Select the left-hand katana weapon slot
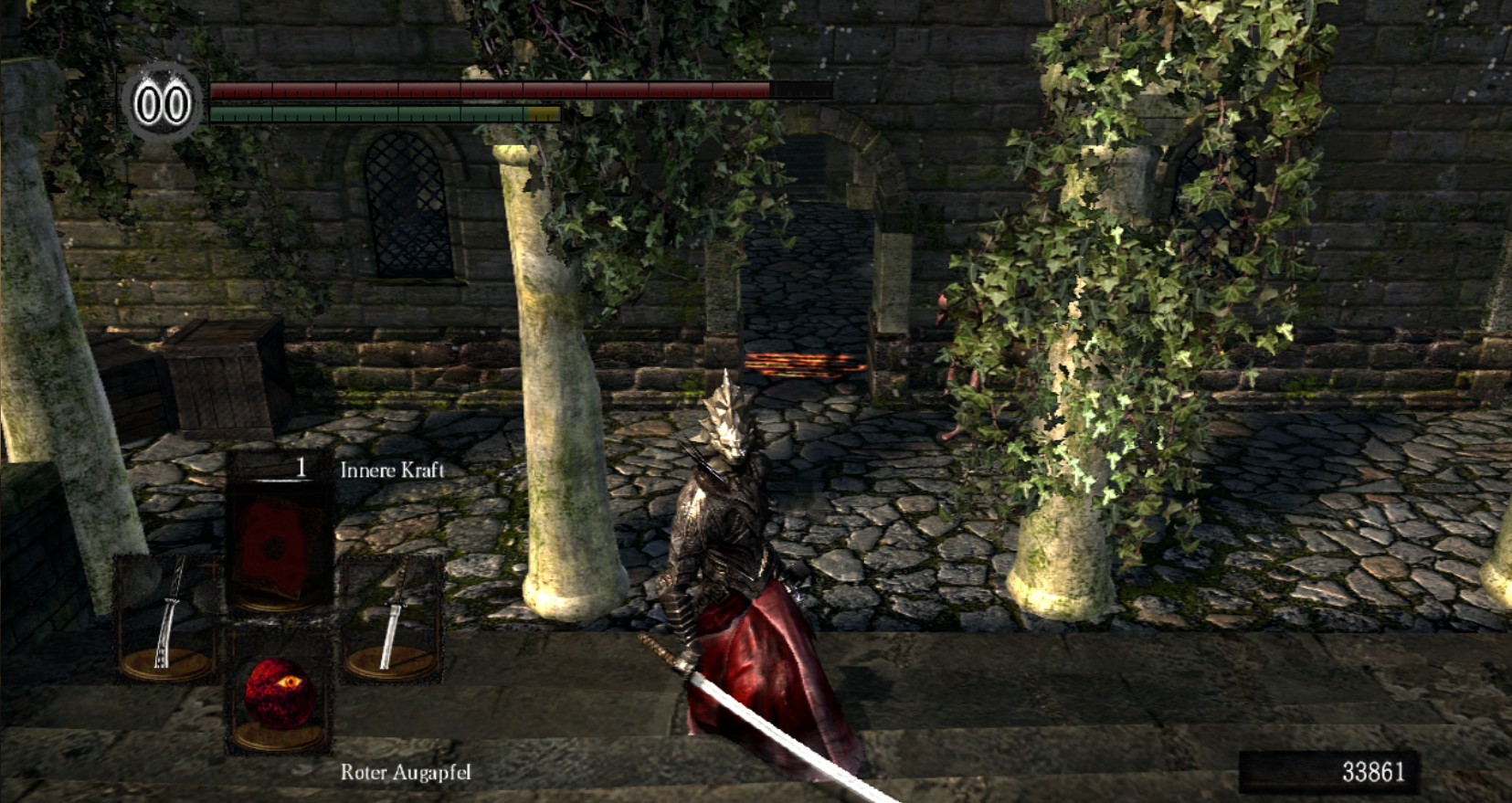Viewport: 1512px width, 803px height. [x=167, y=618]
